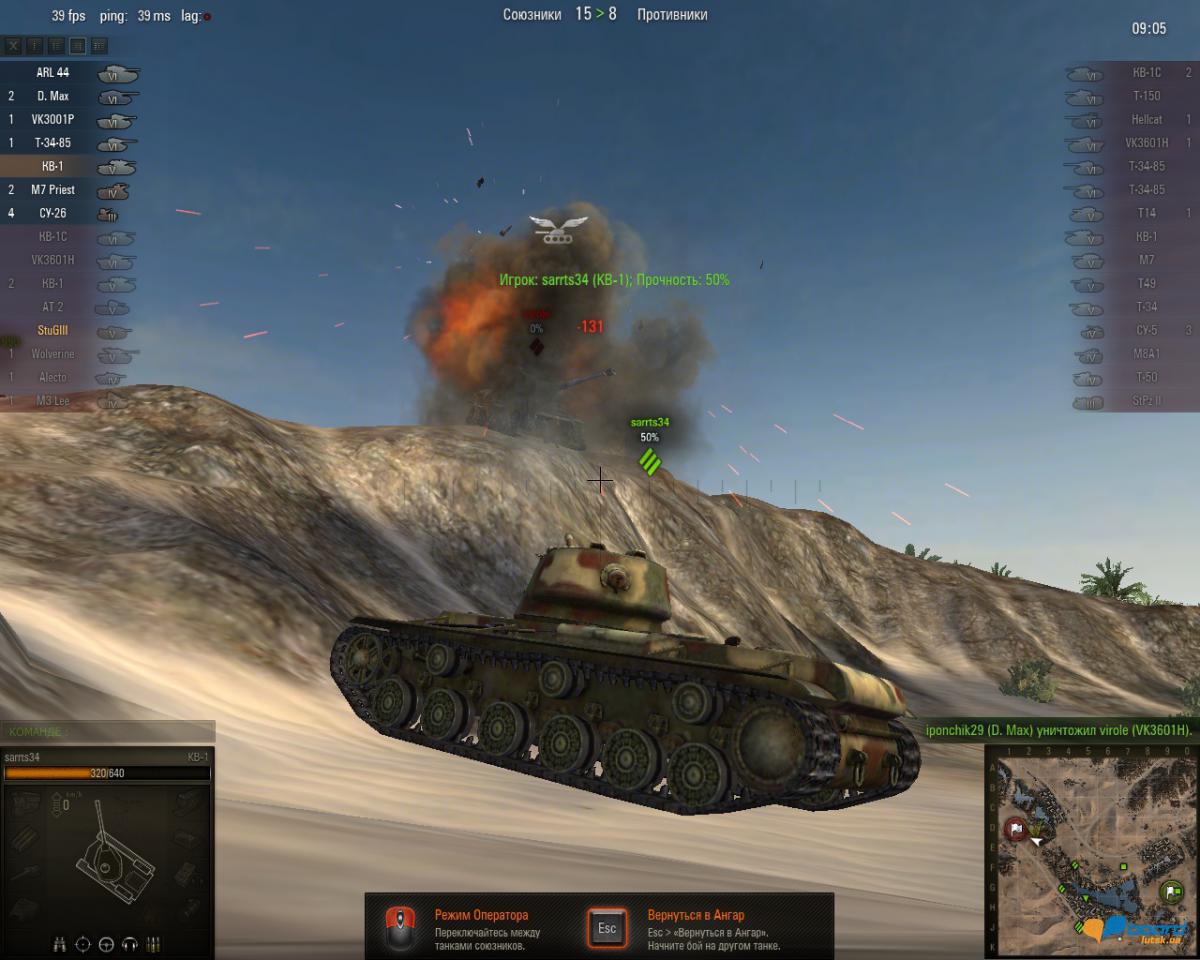1200x960 pixels.
Task: Click the minimap
Action: [1091, 850]
